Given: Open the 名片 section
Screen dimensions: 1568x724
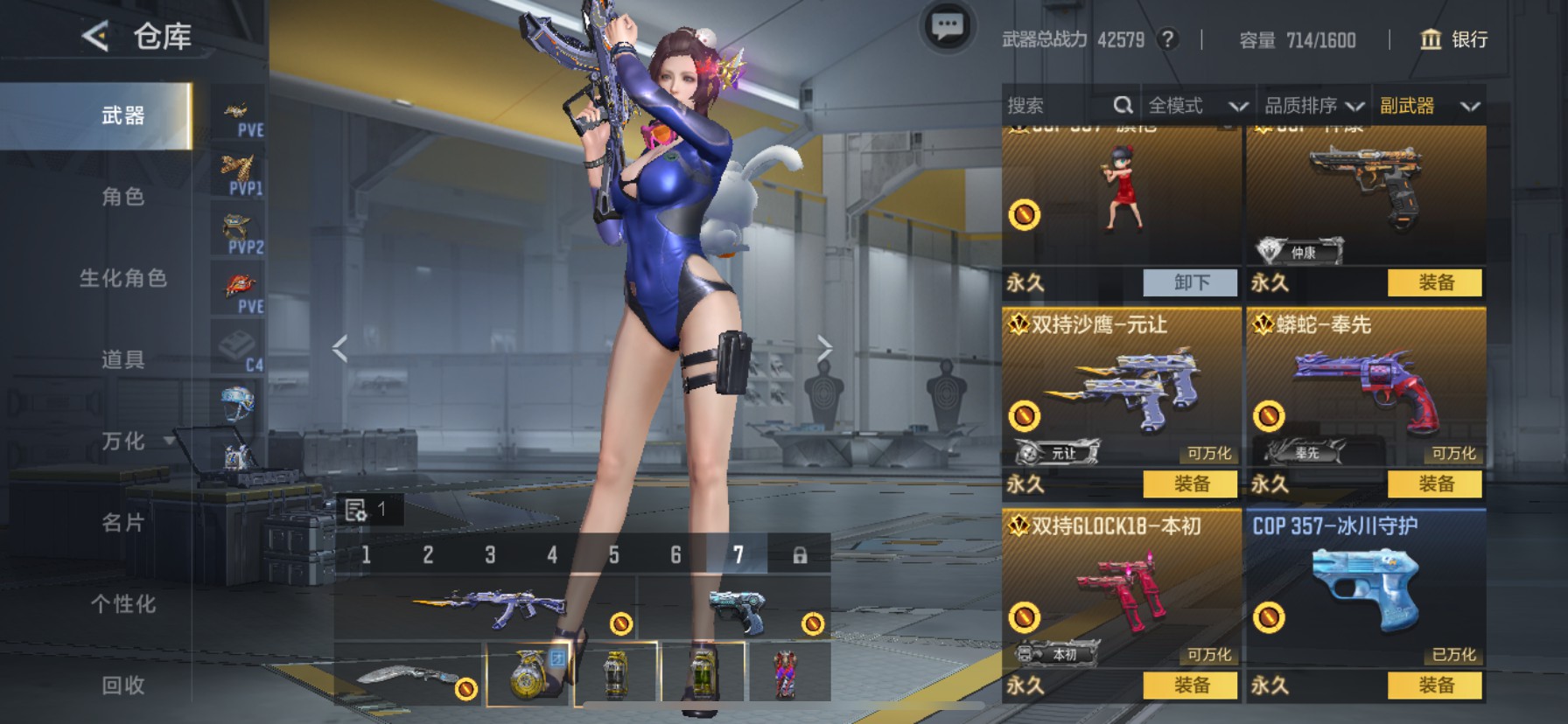Looking at the screenshot, I should [122, 523].
